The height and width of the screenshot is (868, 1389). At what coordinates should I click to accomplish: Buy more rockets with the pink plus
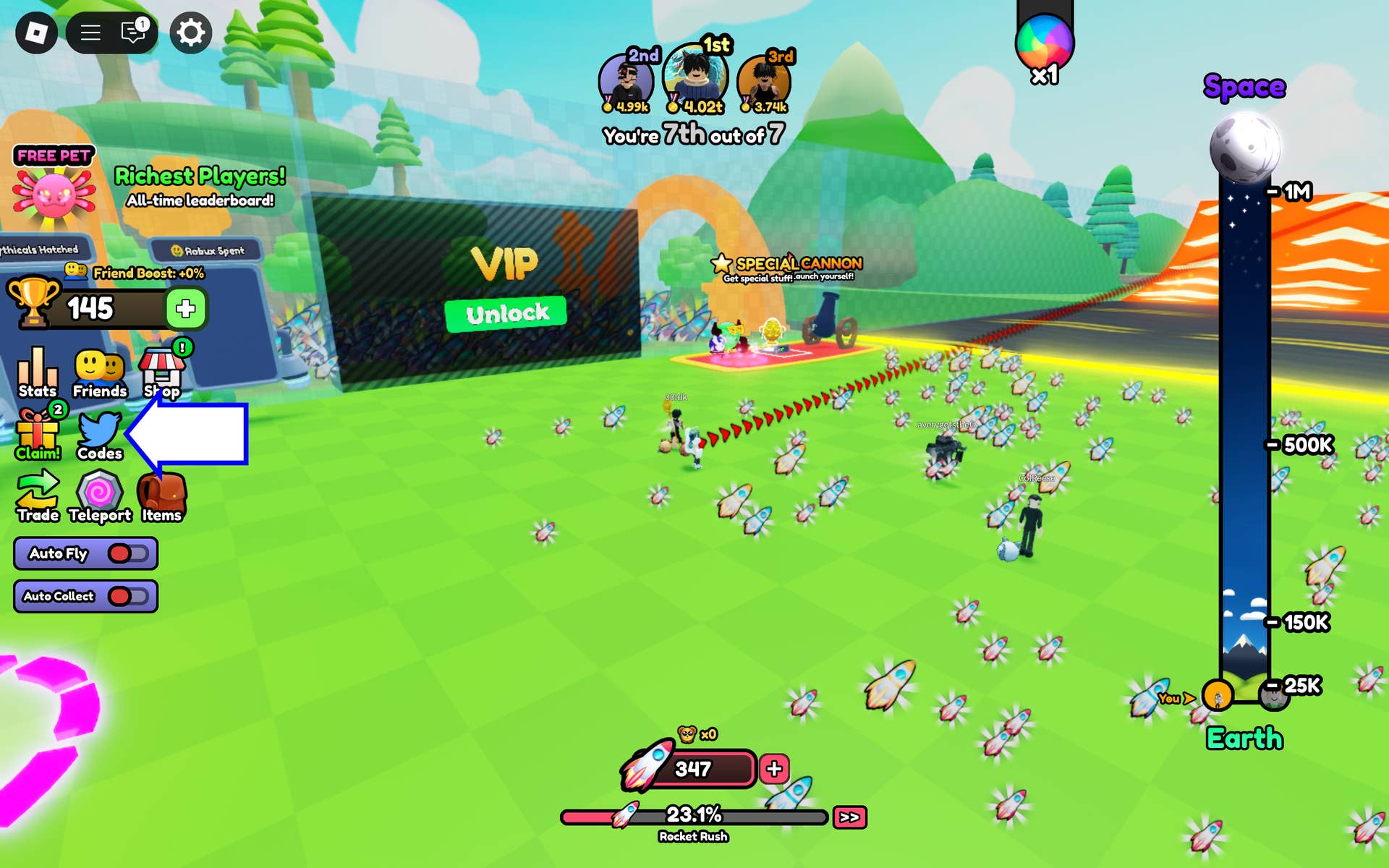(x=774, y=769)
